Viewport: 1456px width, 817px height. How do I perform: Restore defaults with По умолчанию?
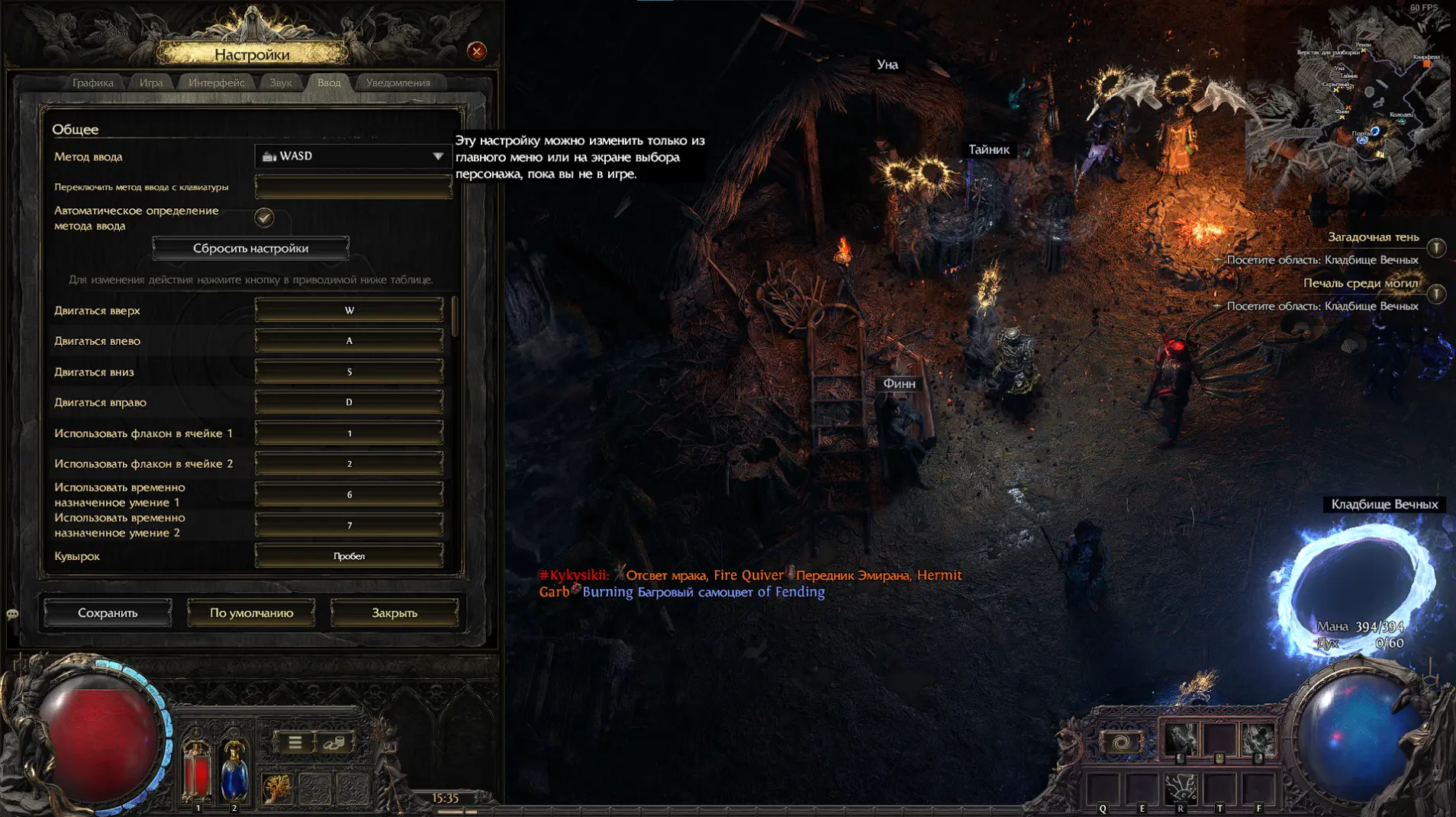251,613
